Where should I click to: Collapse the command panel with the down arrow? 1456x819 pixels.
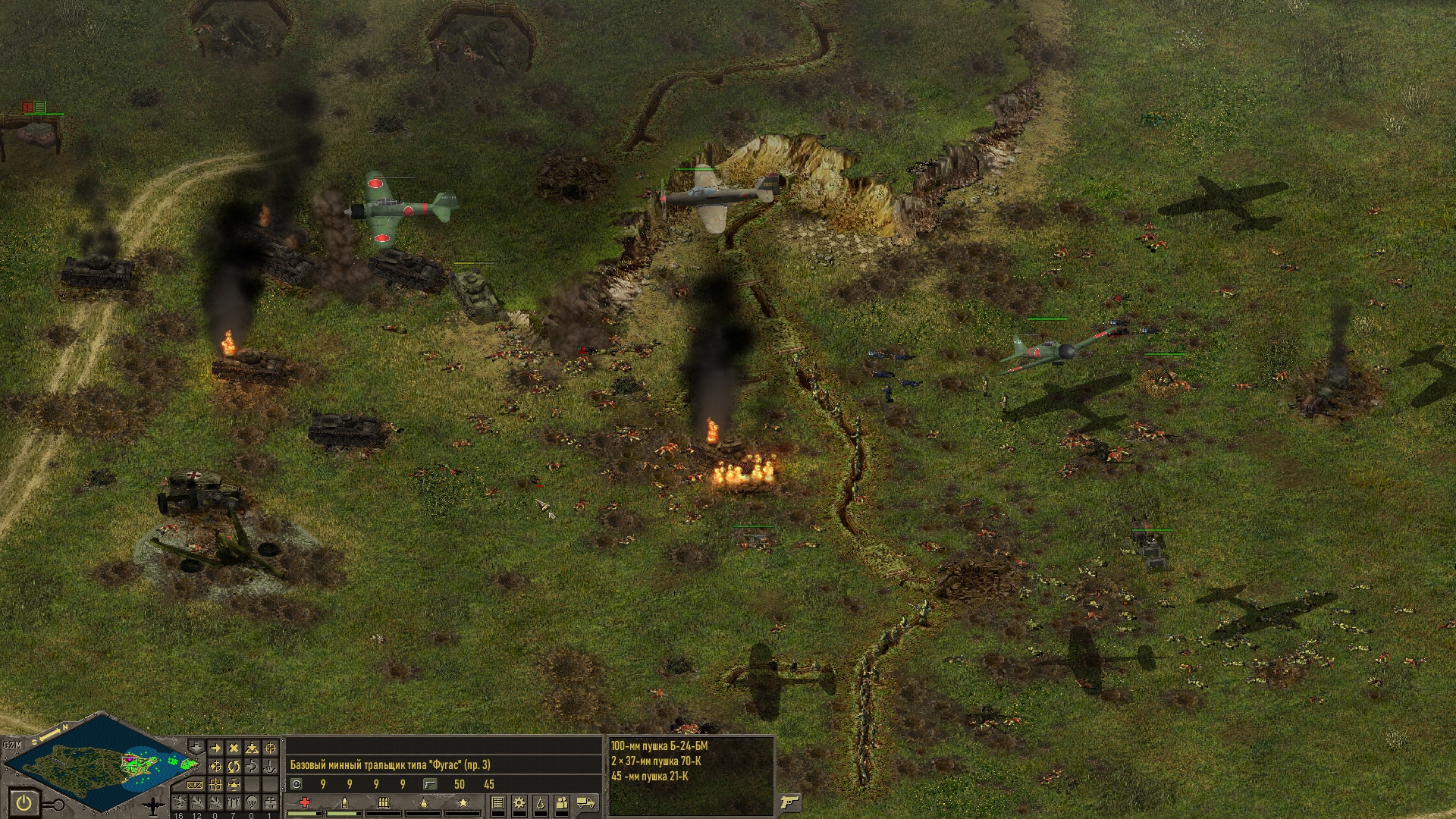coord(196,747)
